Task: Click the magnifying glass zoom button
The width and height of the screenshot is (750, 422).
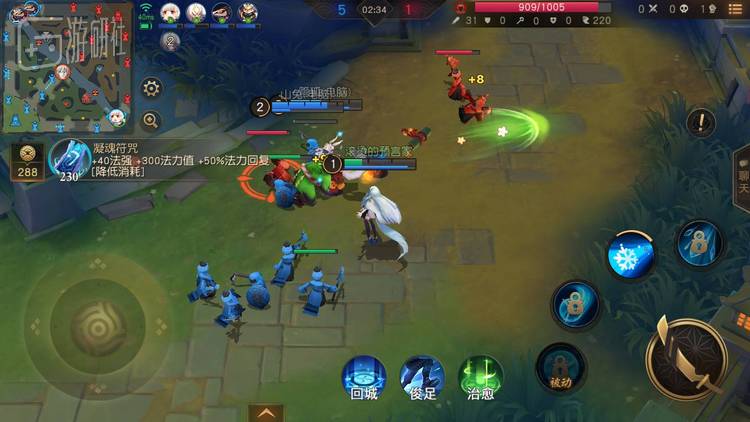Action: tap(151, 120)
